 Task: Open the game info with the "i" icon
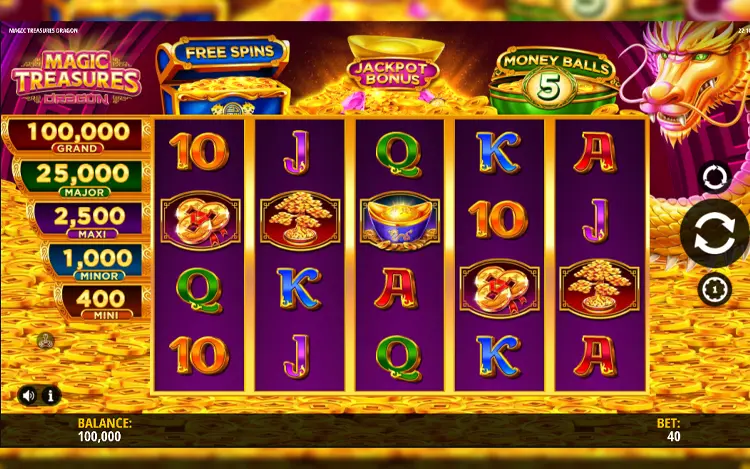click(50, 395)
